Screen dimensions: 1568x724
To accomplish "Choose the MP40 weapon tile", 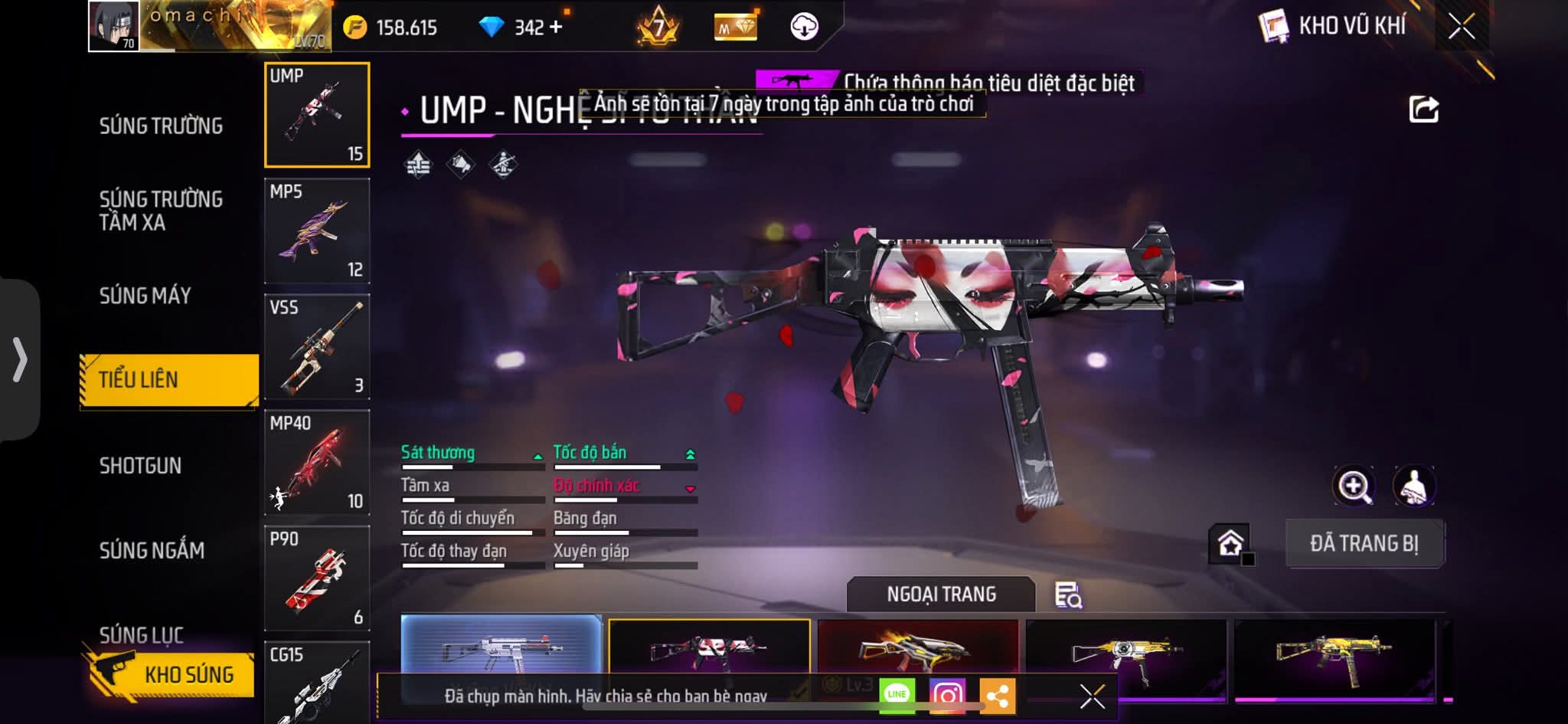I will [x=317, y=462].
